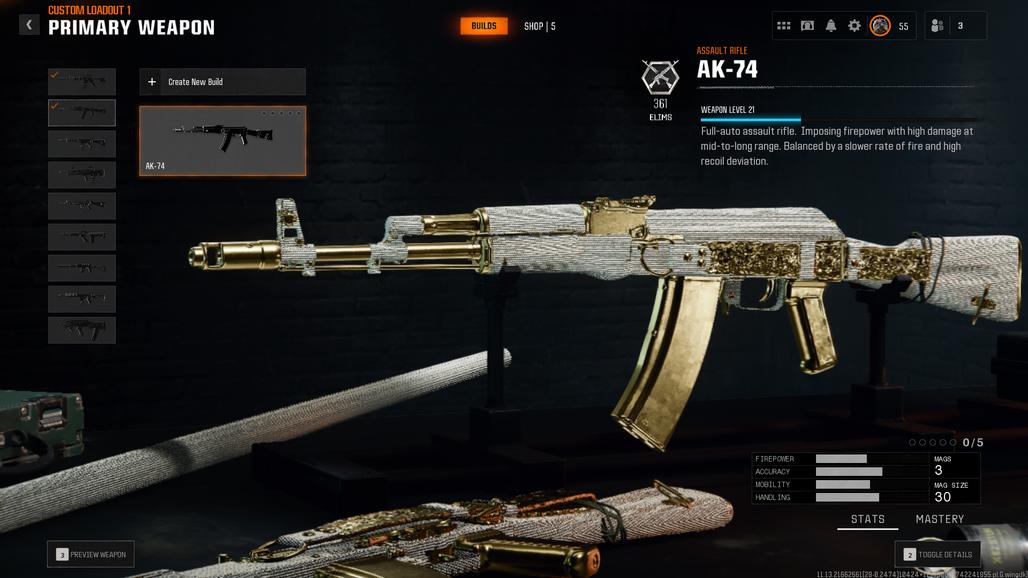Select the AK-74 build card
1028x578 pixels.
point(222,141)
